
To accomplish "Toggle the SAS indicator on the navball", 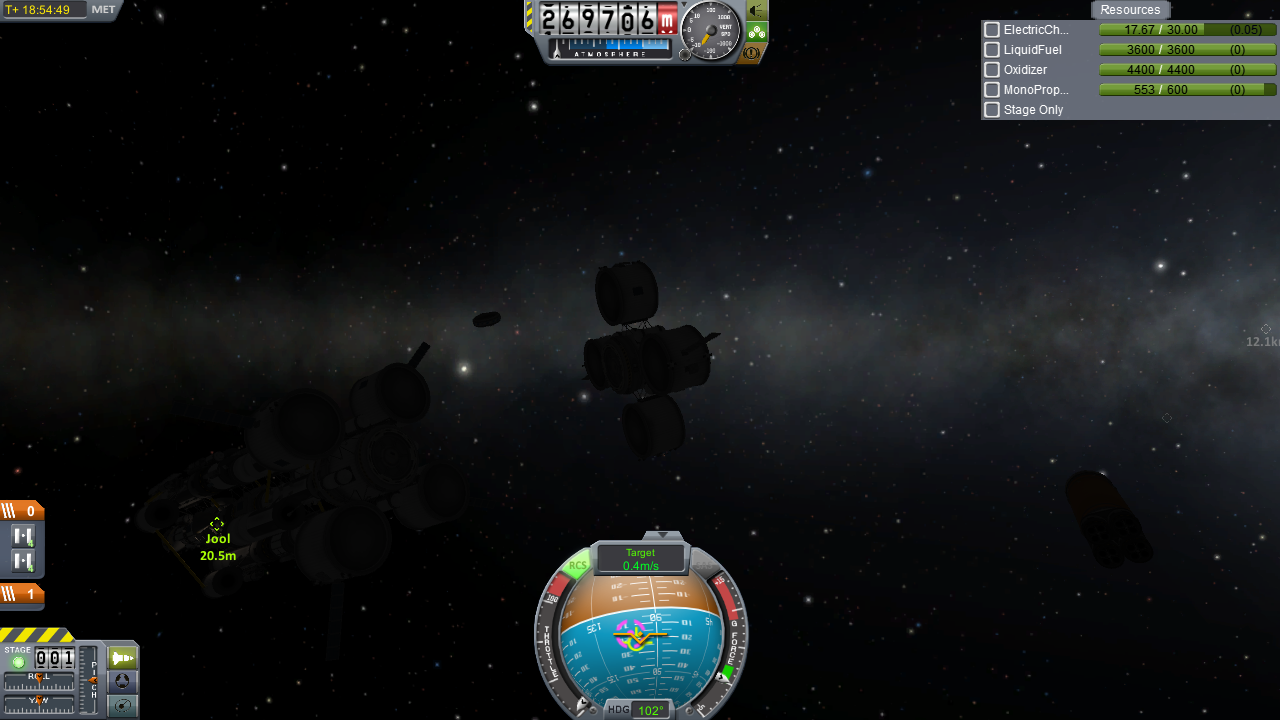I will pos(706,567).
